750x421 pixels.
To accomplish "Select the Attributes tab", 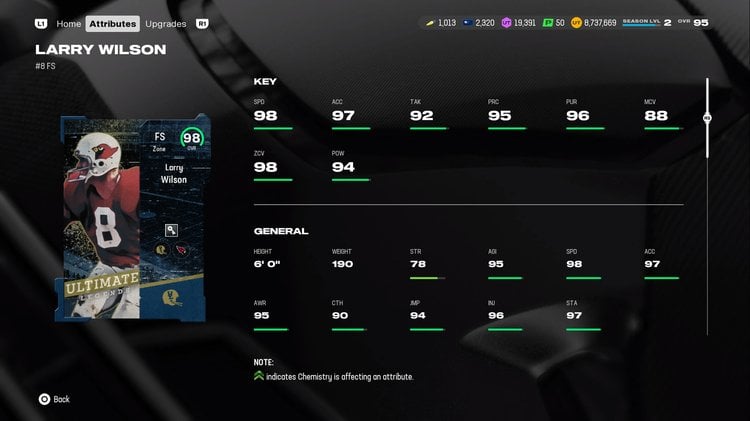I will point(112,23).
